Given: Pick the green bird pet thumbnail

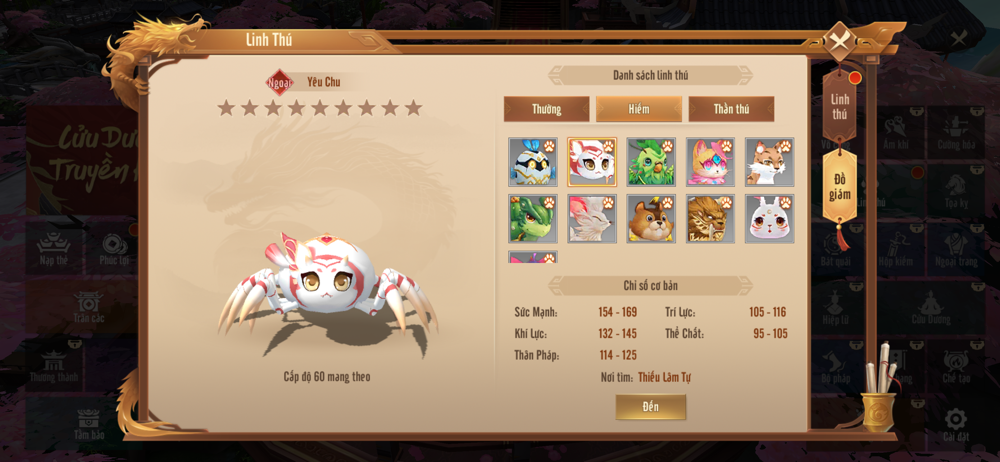Looking at the screenshot, I should 651,162.
